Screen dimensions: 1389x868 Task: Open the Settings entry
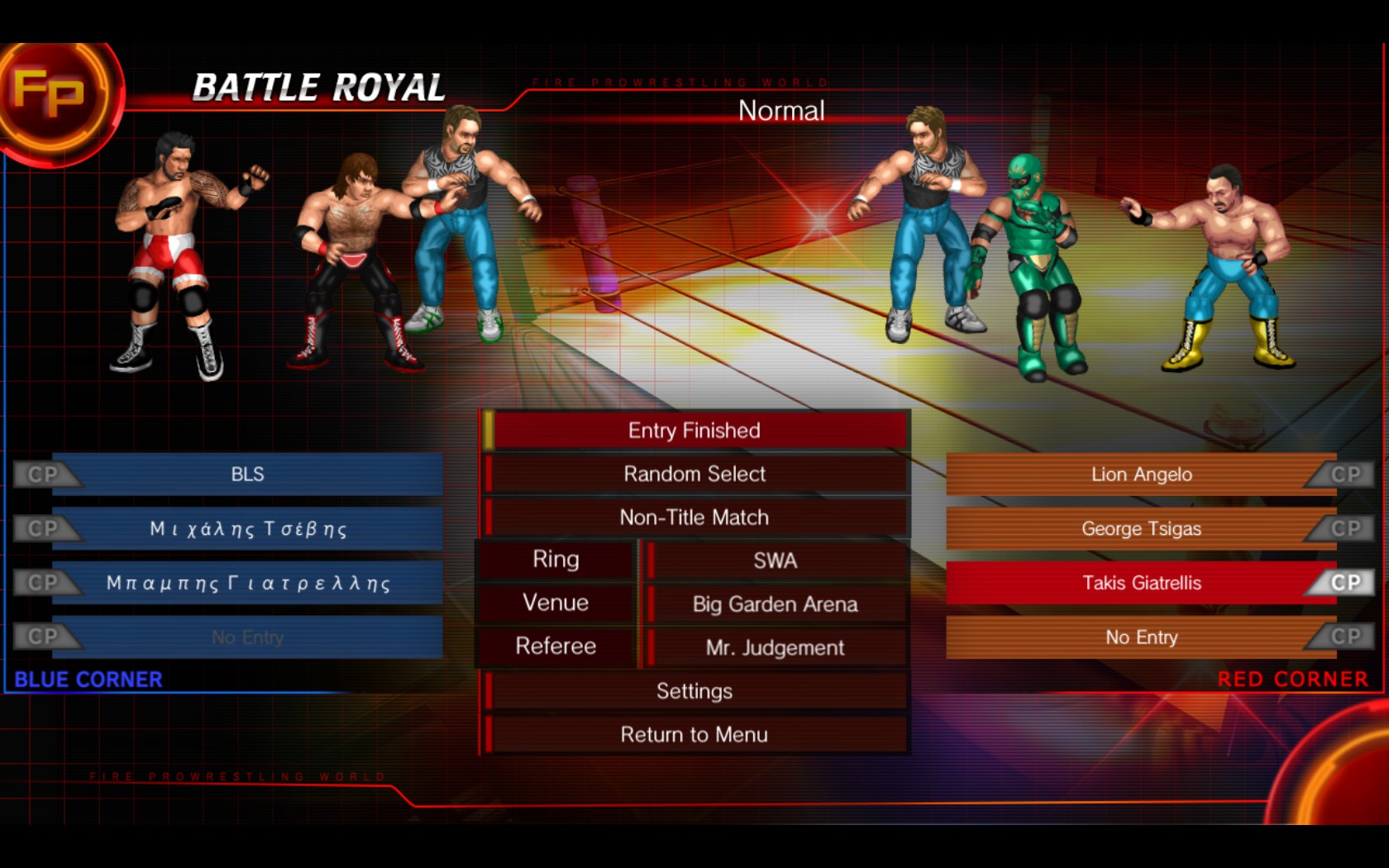(x=694, y=690)
